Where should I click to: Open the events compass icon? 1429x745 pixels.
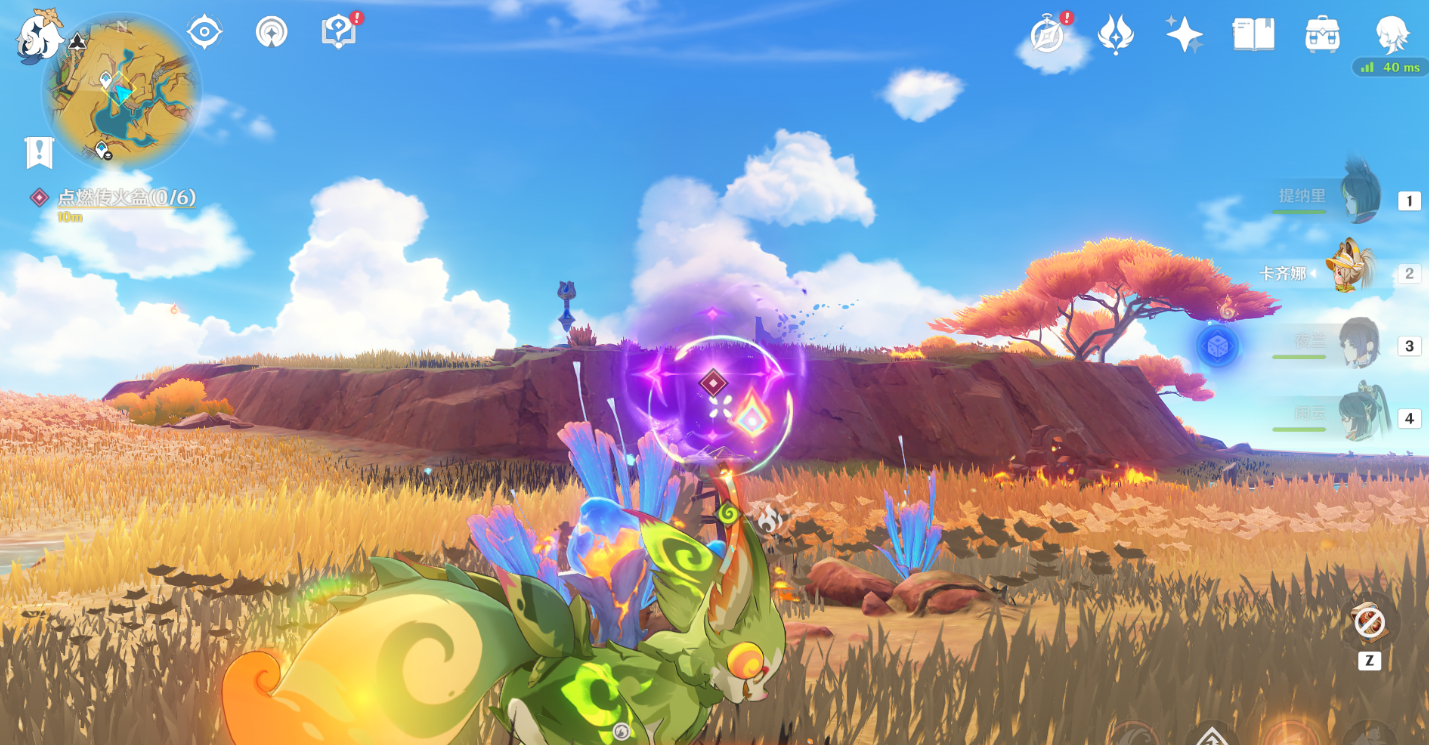1048,35
